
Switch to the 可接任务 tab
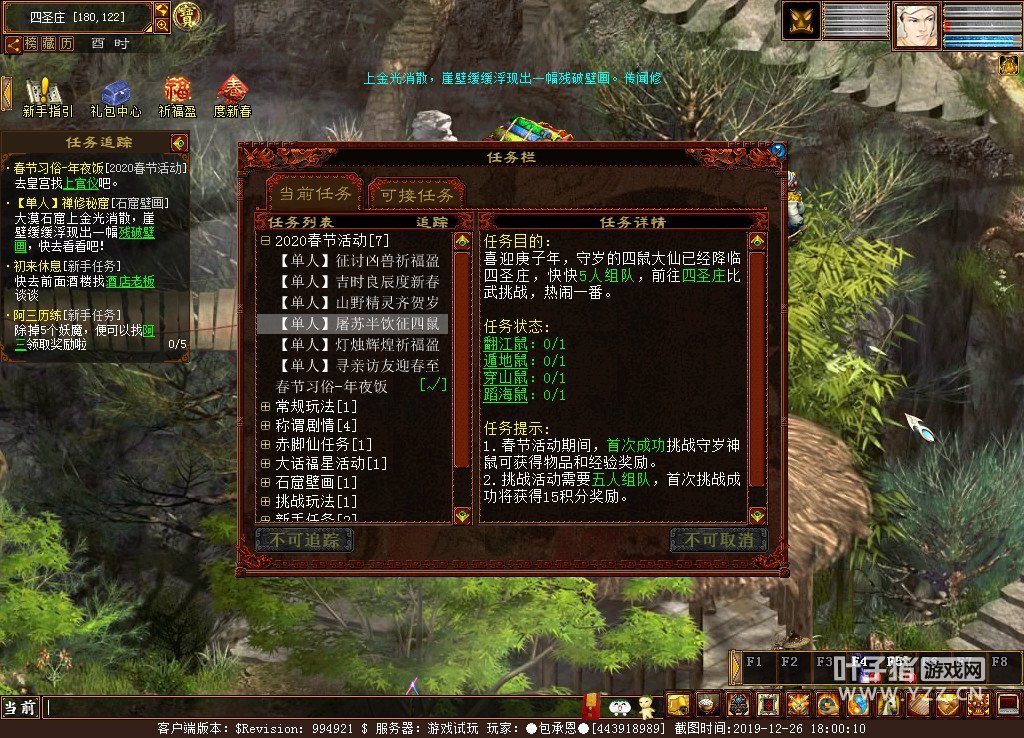[x=417, y=195]
